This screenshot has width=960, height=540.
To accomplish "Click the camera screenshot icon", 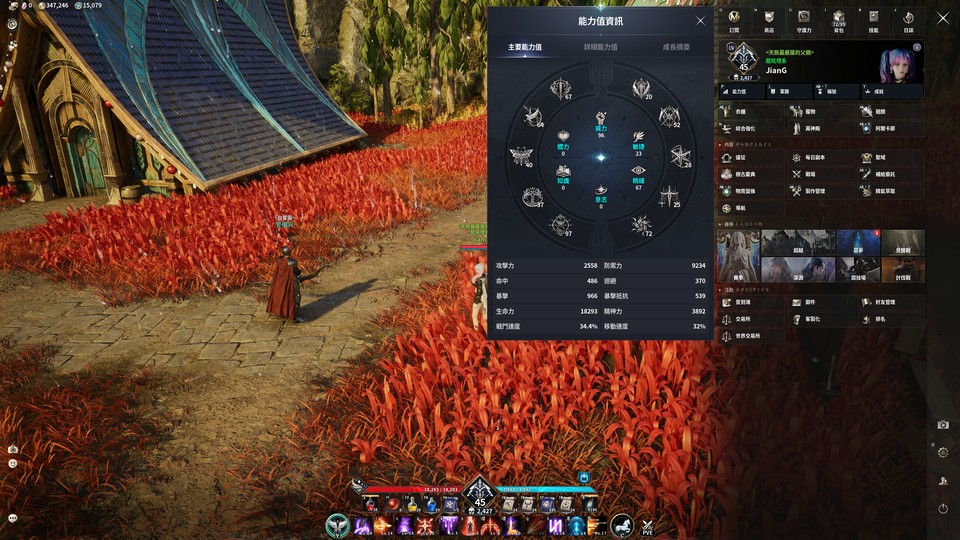I will click(943, 425).
